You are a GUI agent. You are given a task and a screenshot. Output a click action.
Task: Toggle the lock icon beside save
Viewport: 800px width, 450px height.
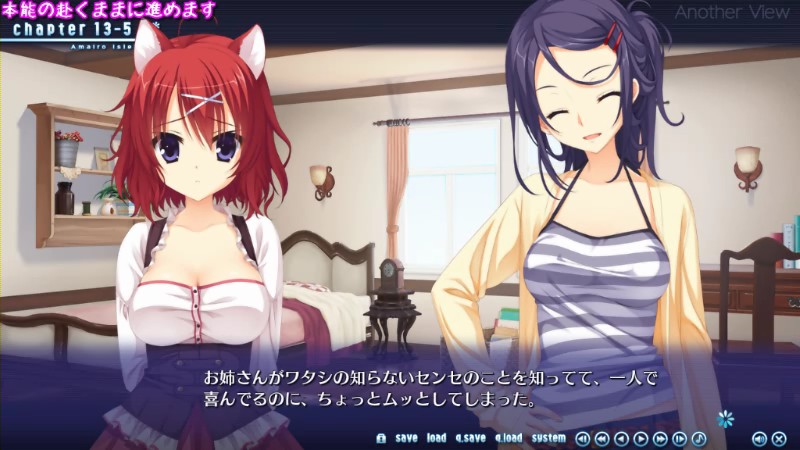[381, 438]
